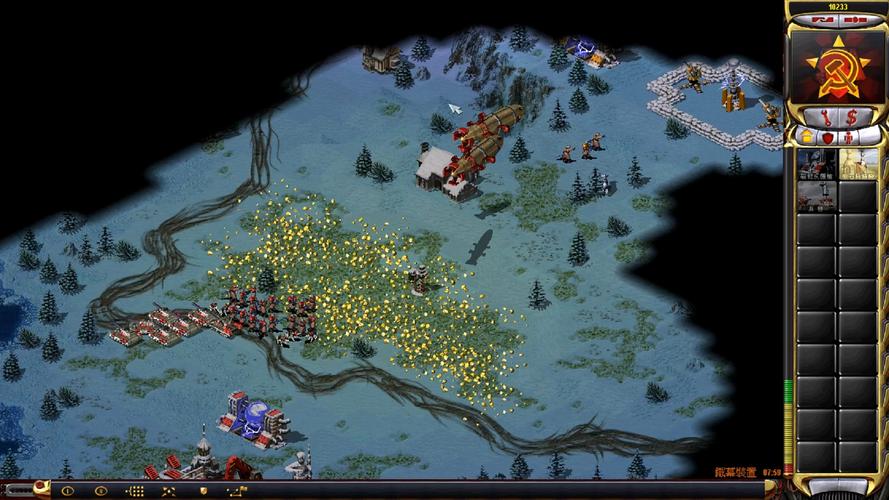Activate the shield guard command icon
The height and width of the screenshot is (500, 889).
pos(204,491)
